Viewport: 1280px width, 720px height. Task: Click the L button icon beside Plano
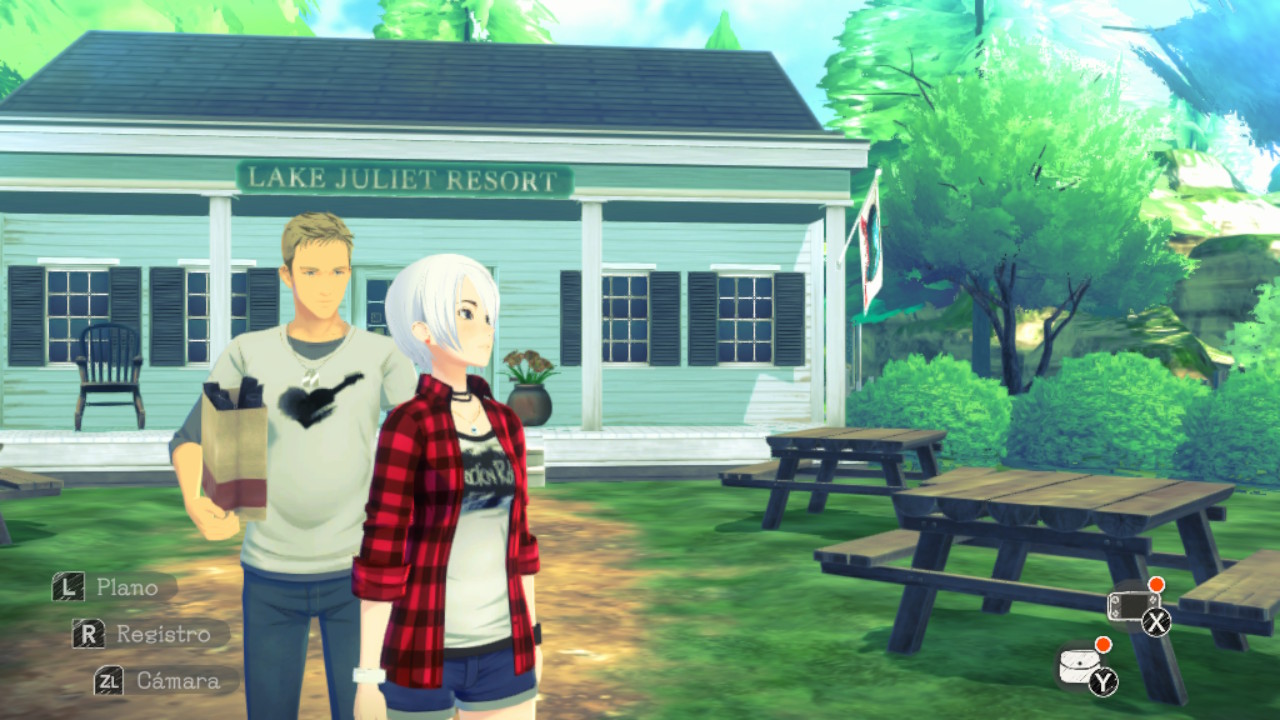pyautogui.click(x=67, y=587)
